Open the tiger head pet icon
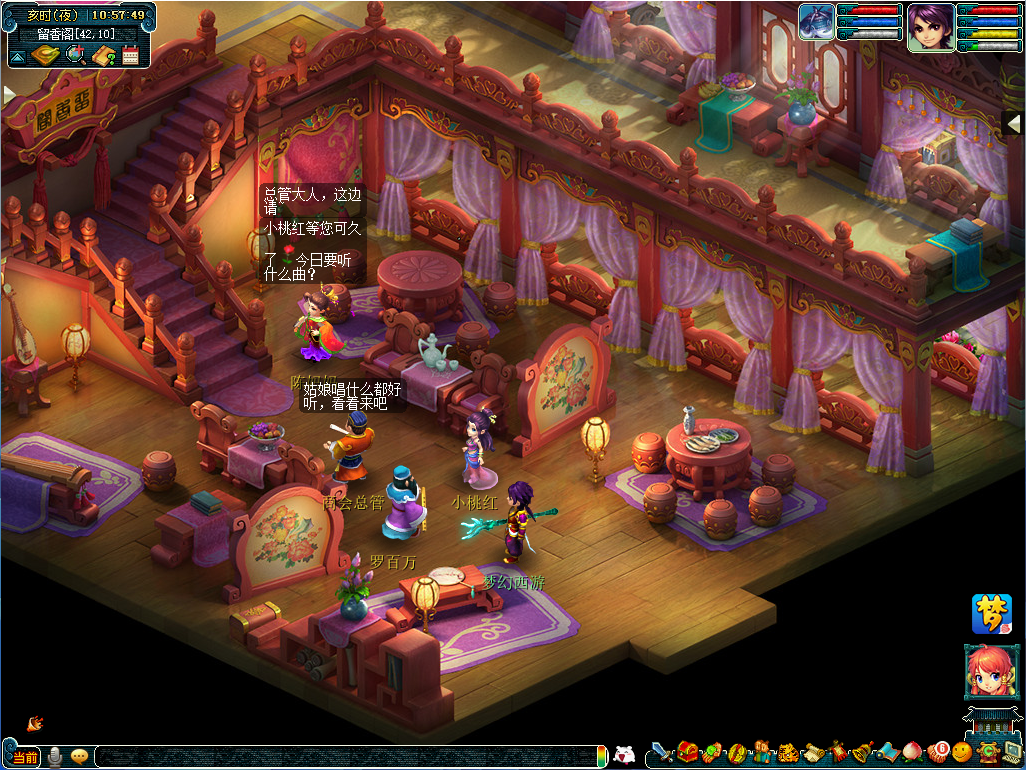1026x770 pixels. pyautogui.click(x=787, y=752)
